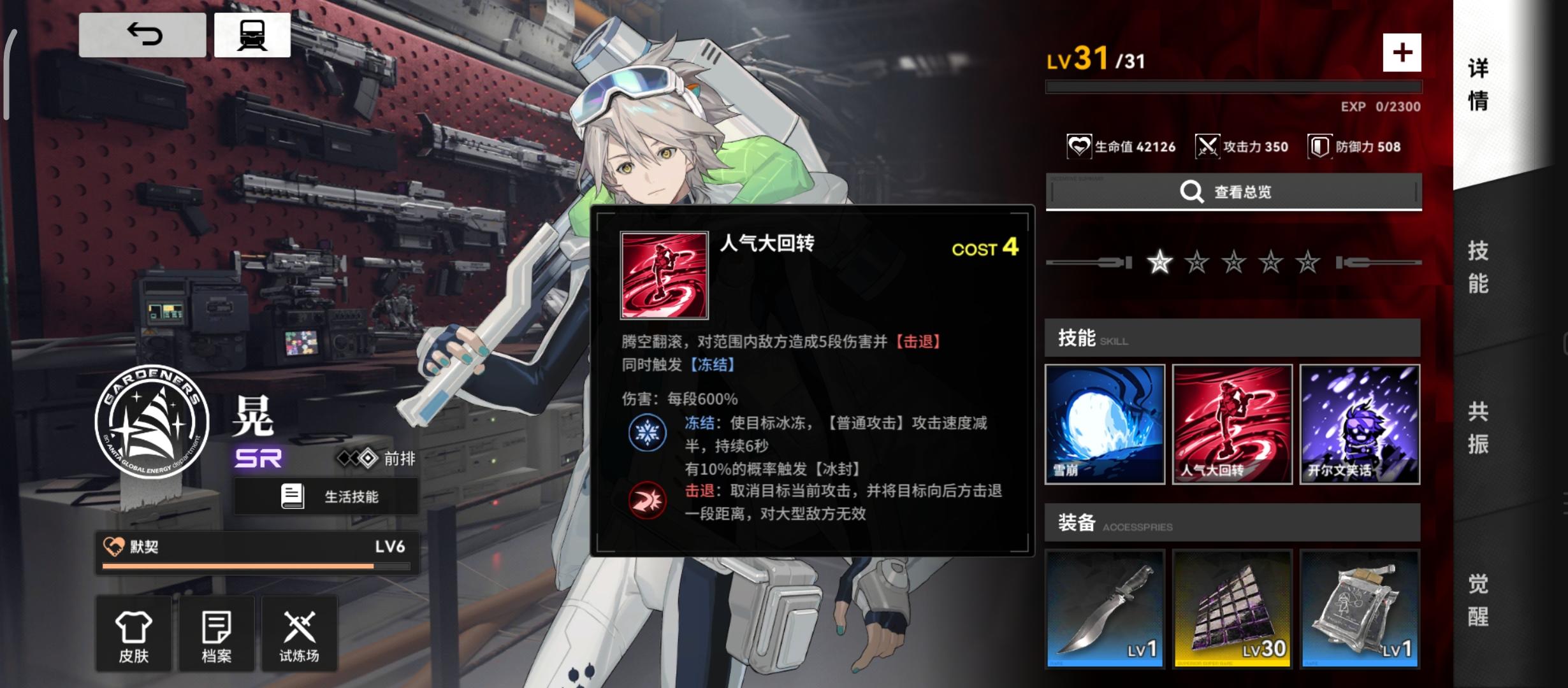Image resolution: width=1568 pixels, height=688 pixels.
Task: Select the 雪崩 skill icon
Action: pos(1106,425)
